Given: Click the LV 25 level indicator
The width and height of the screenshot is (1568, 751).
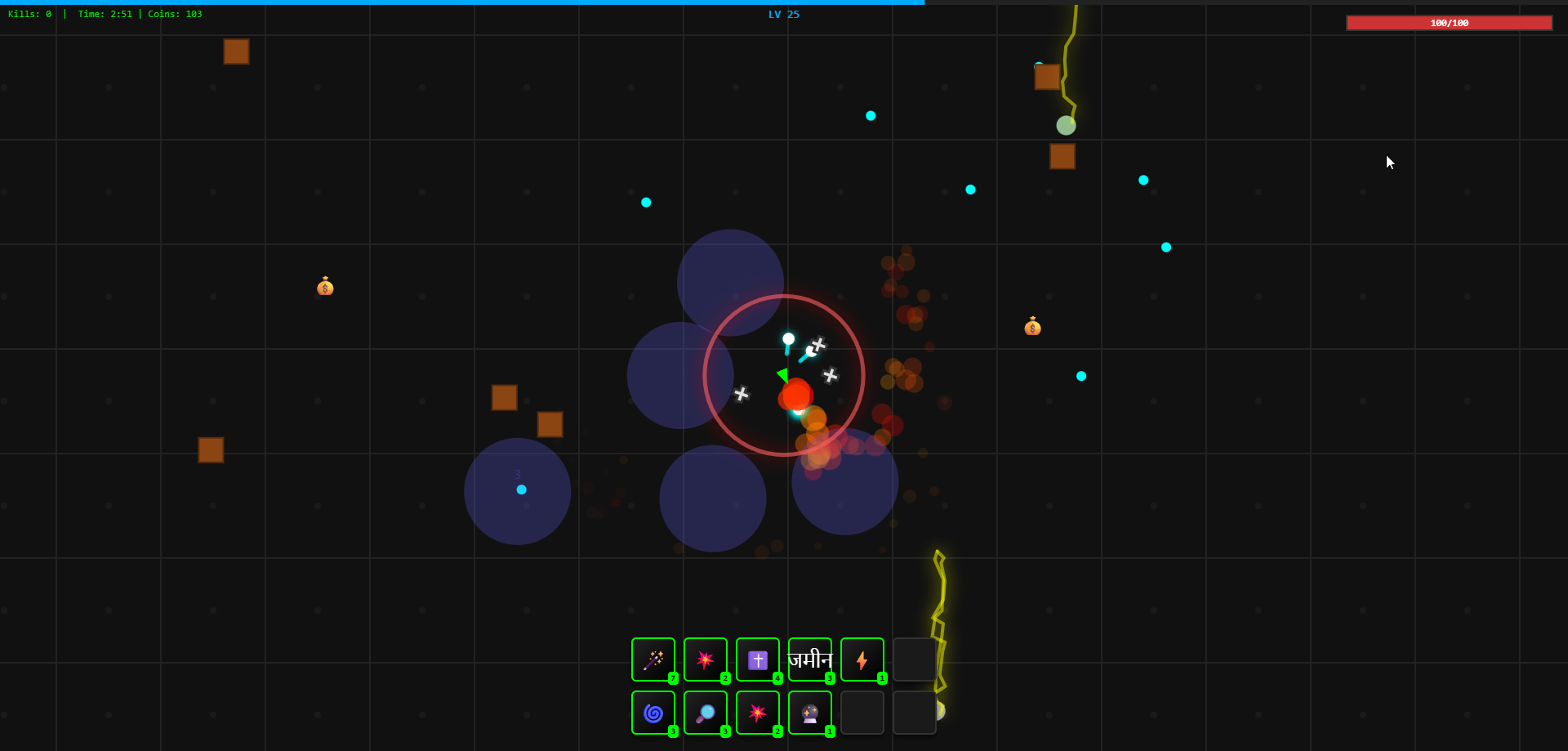Looking at the screenshot, I should tap(782, 14).
